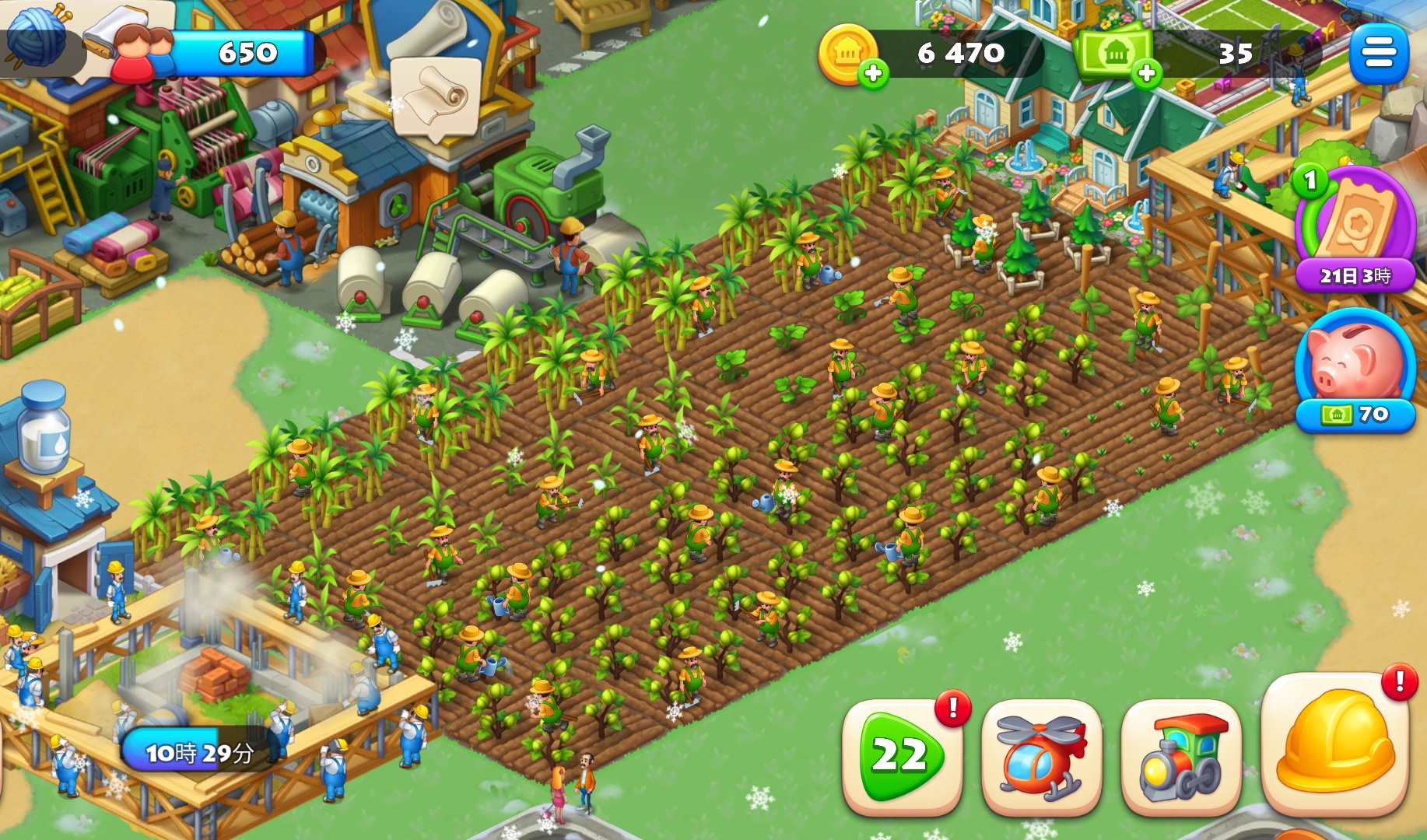Open the golden ticket event pass
The width and height of the screenshot is (1427, 840).
point(1355,226)
